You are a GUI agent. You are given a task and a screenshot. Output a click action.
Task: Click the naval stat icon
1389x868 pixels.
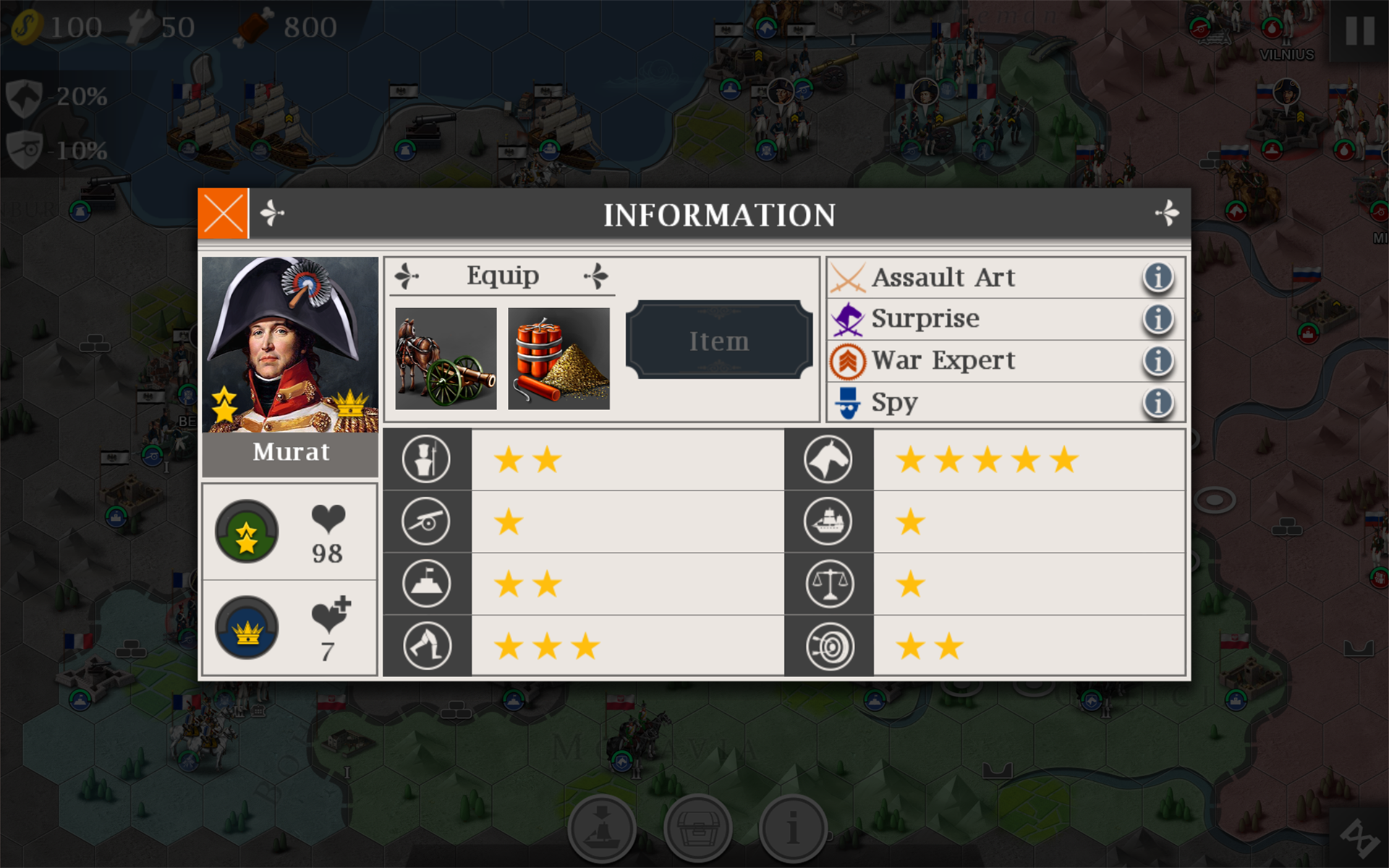(x=829, y=521)
